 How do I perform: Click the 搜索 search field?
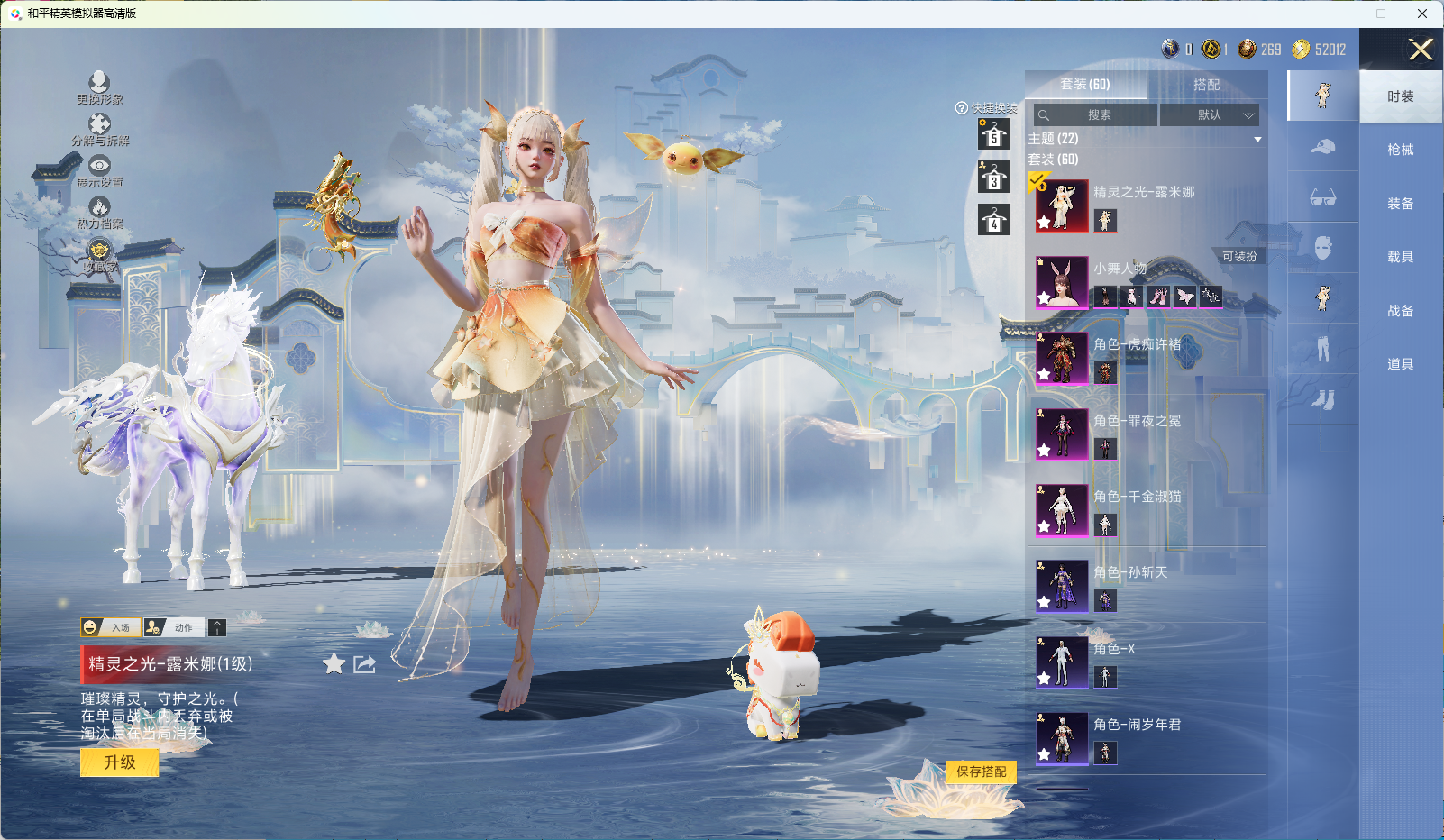click(1097, 115)
